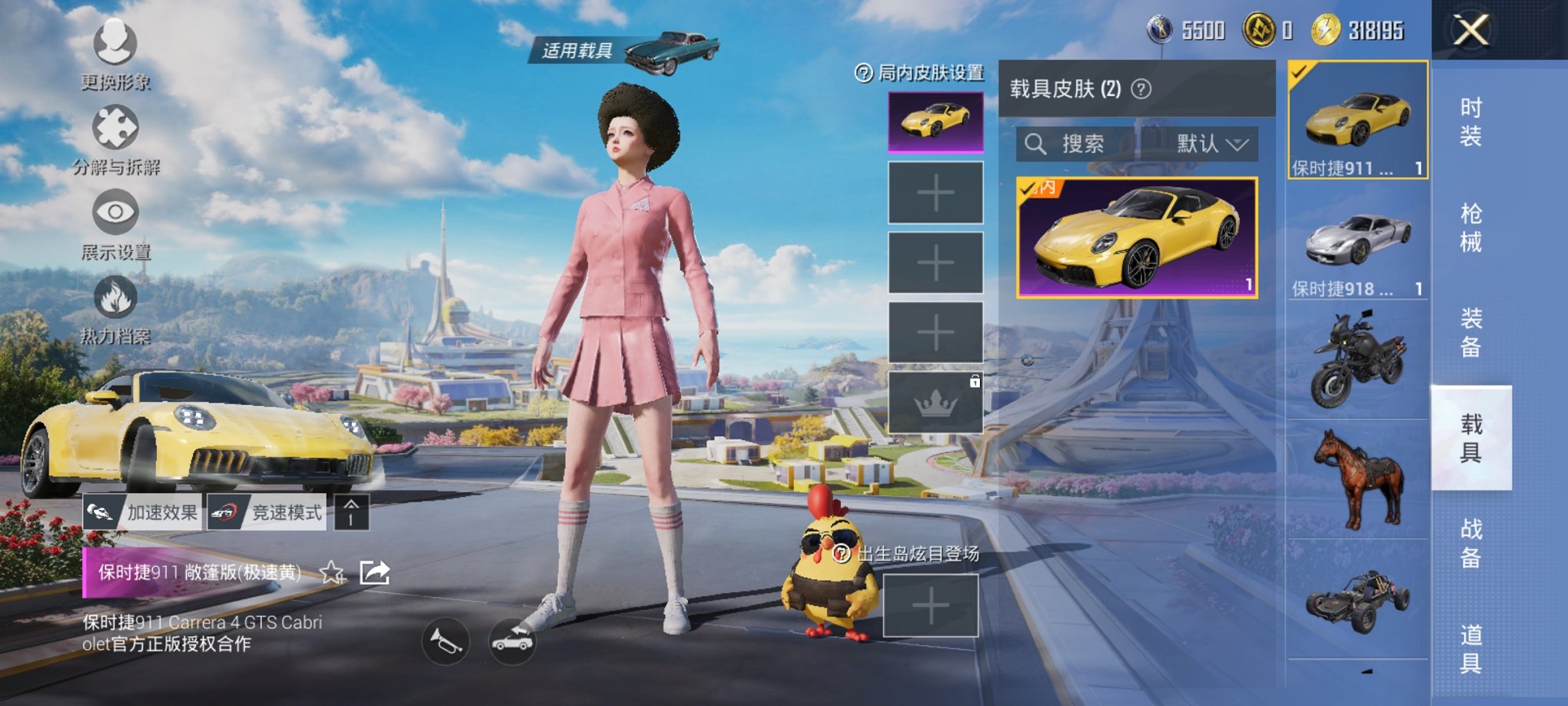Open the 载具皮肤 question mark info
Image resolution: width=1568 pixels, height=706 pixels.
click(x=1142, y=88)
